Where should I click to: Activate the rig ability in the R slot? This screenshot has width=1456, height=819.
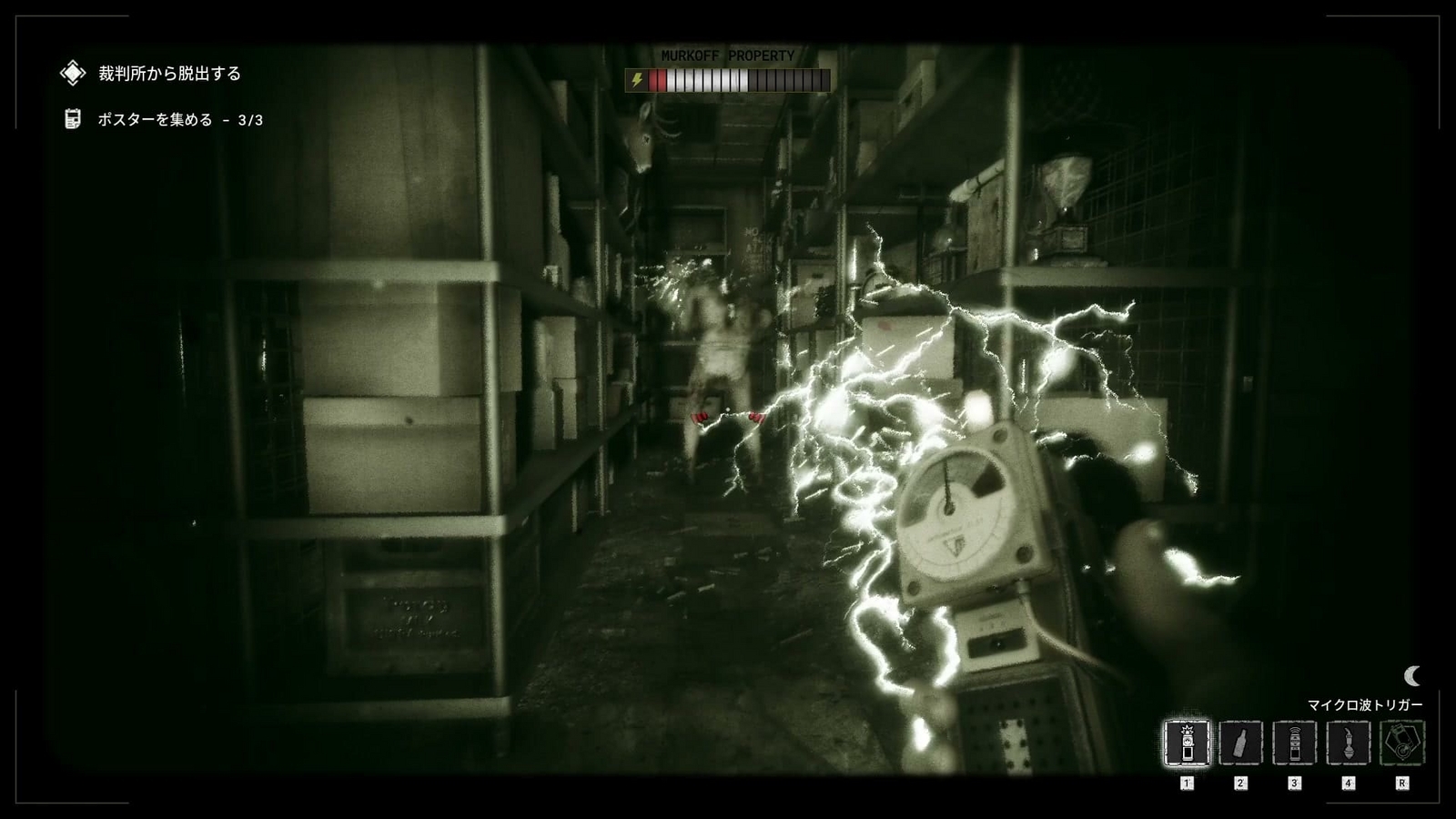pos(1401,742)
